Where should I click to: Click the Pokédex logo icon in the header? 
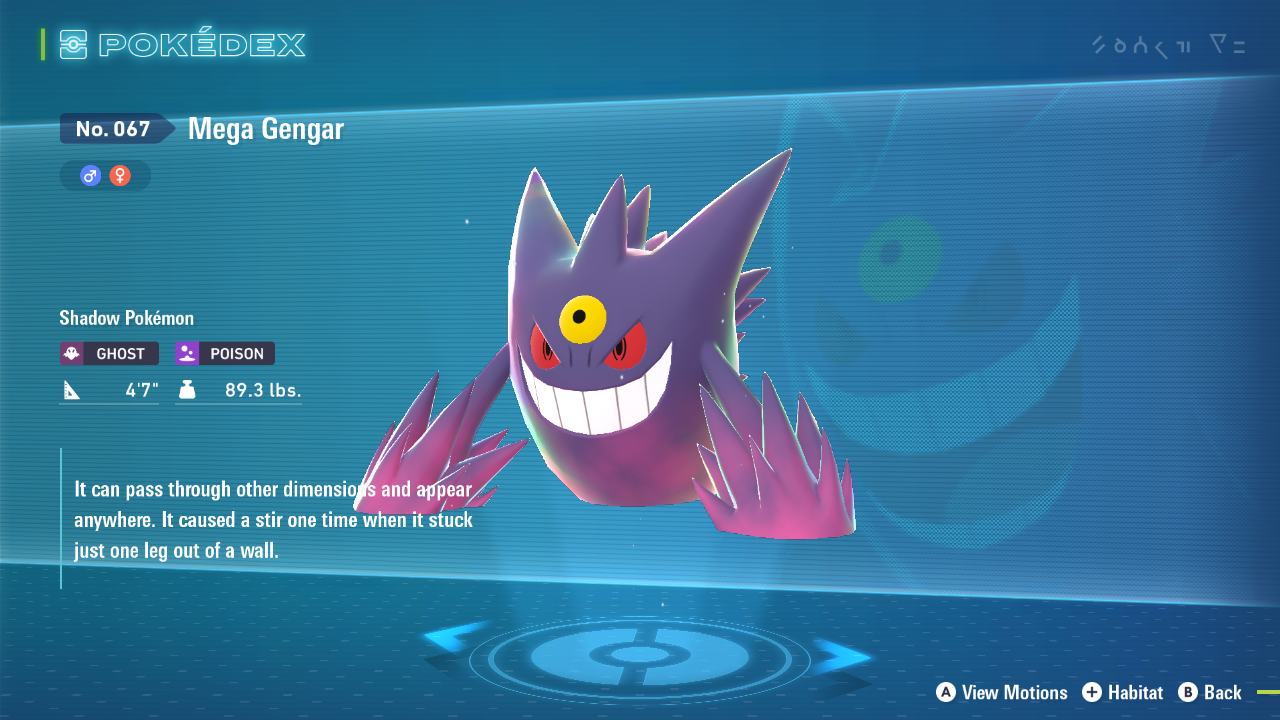pos(72,43)
